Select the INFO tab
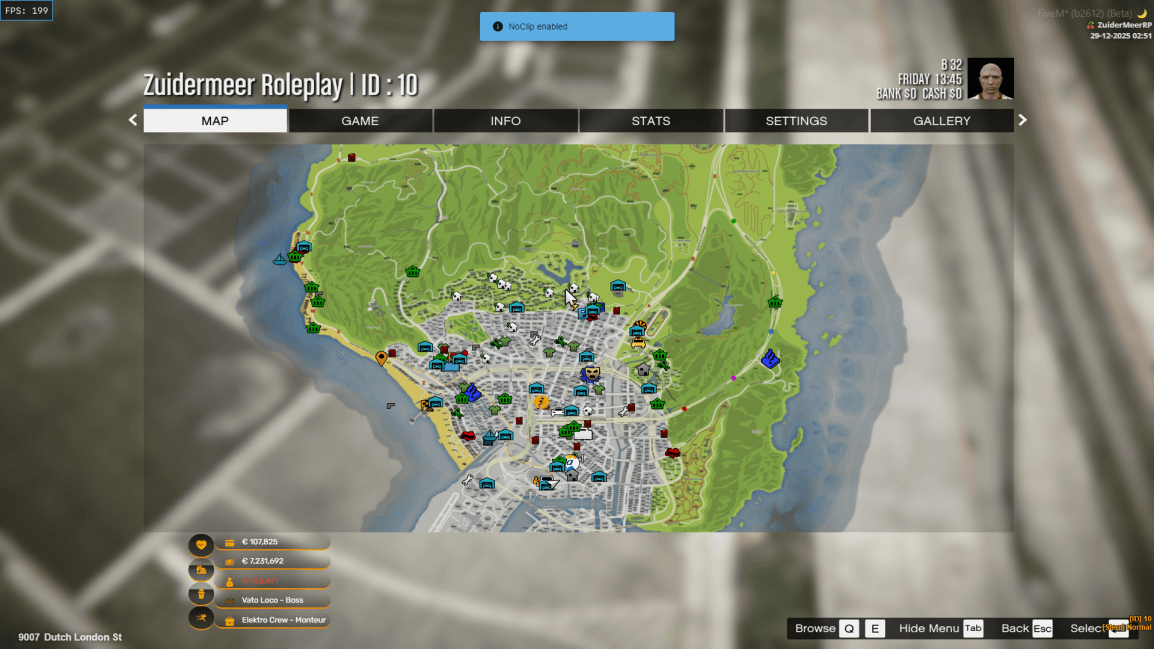 click(505, 121)
